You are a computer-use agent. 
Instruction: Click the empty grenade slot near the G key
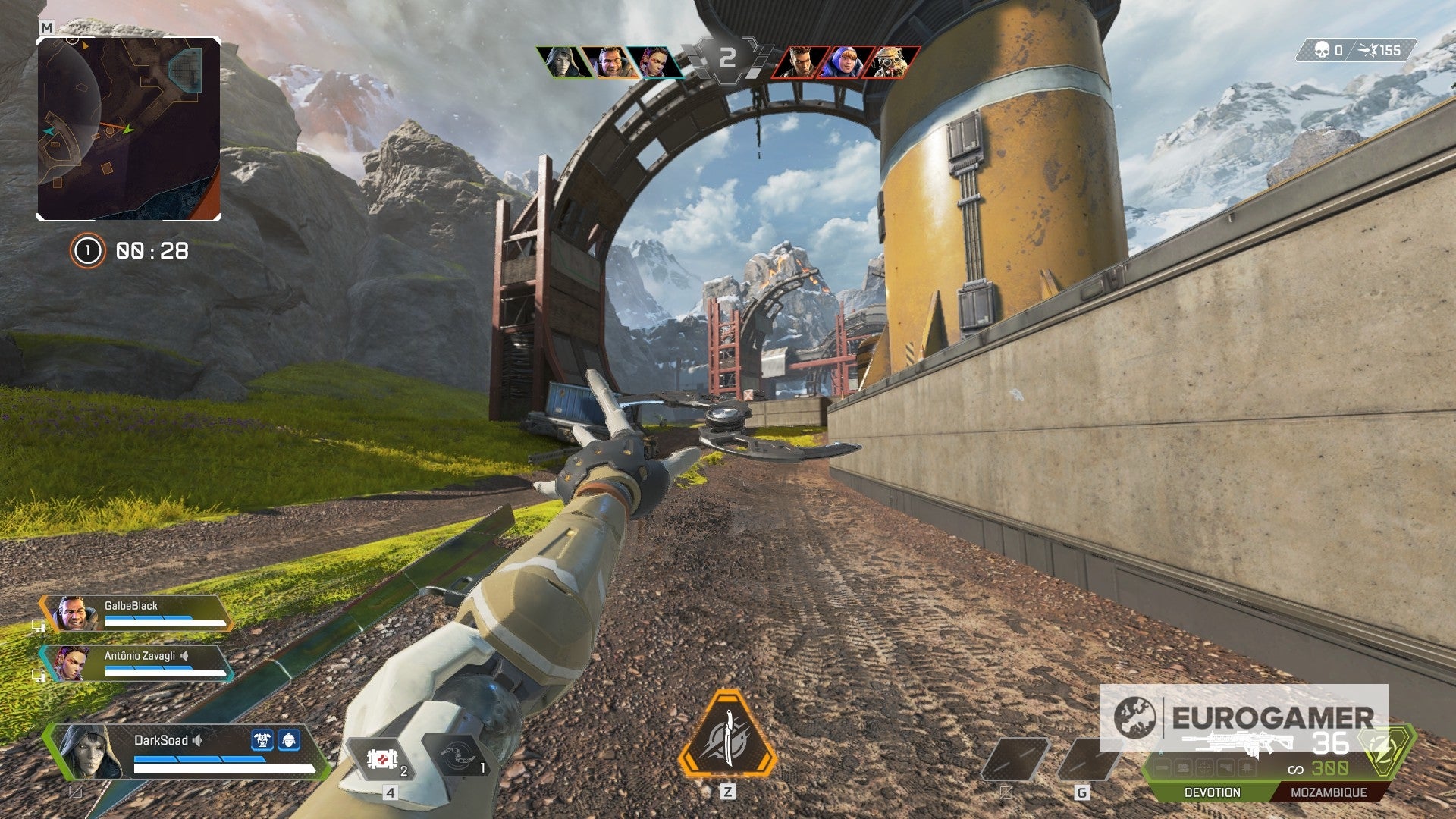1092,758
